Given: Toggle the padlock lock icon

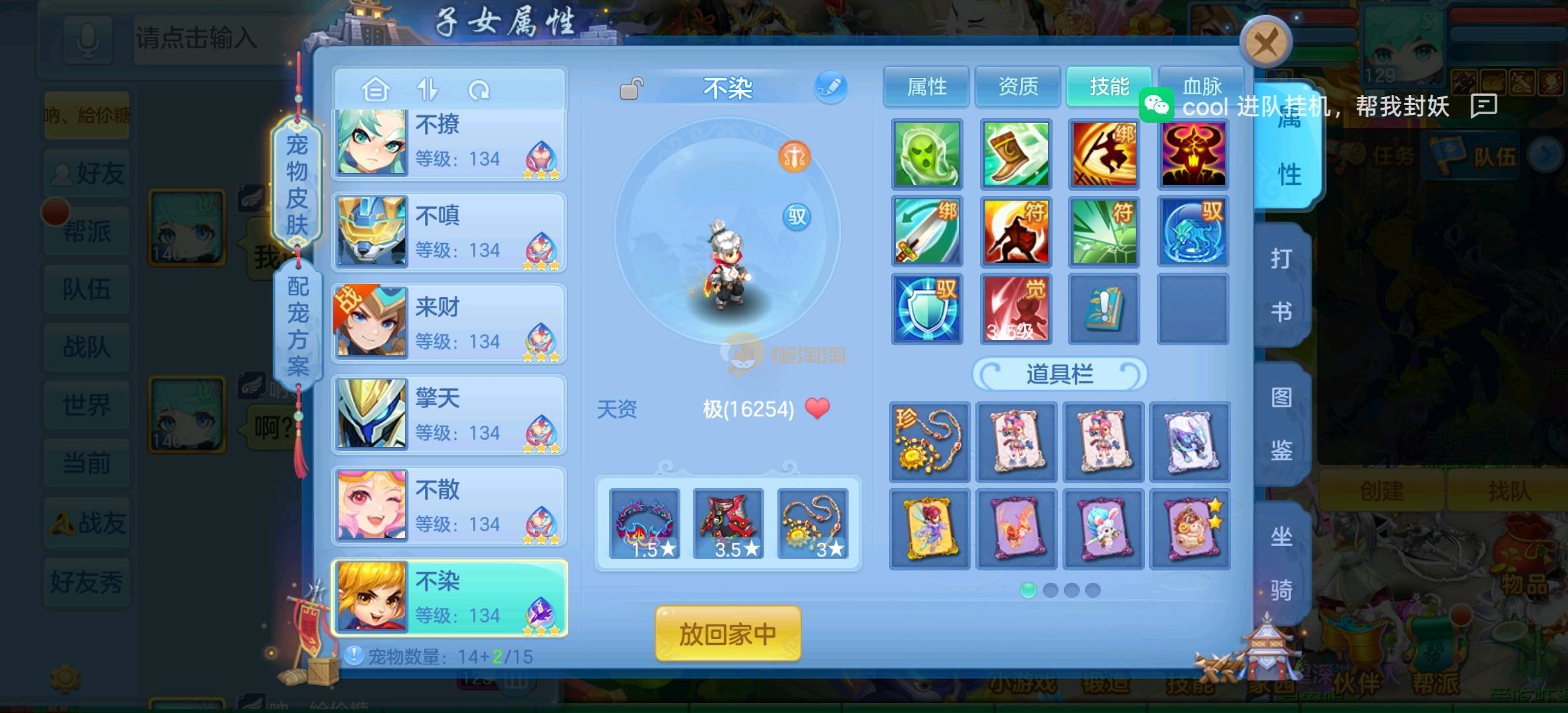Looking at the screenshot, I should click(x=632, y=88).
